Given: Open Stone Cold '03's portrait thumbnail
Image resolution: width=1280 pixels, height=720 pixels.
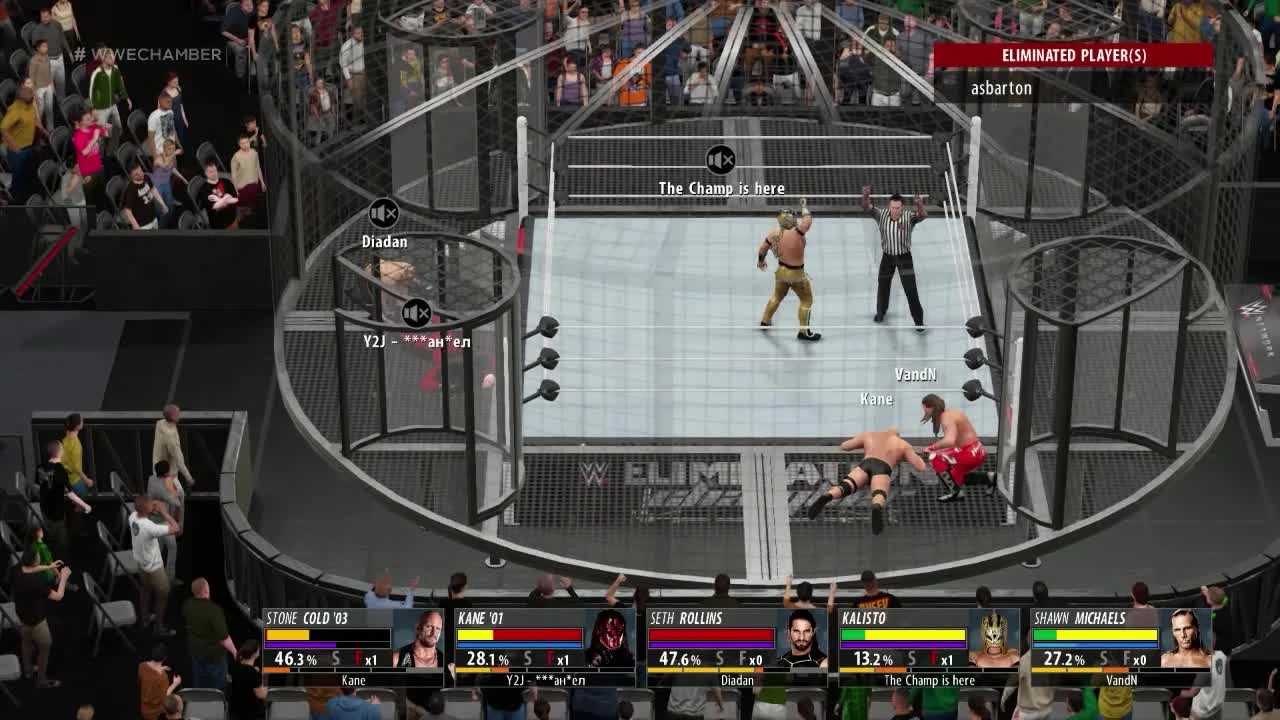Looking at the screenshot, I should tap(420, 640).
